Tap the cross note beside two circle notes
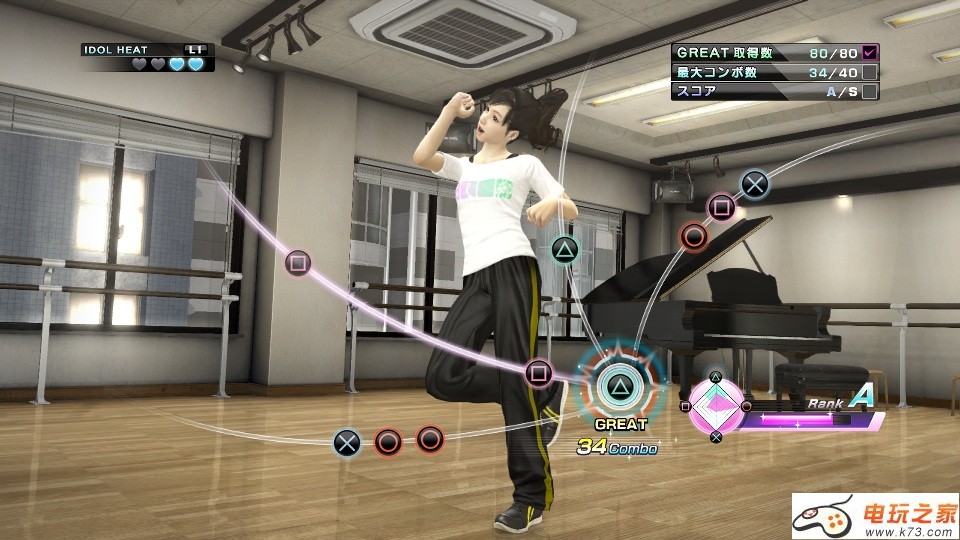Viewport: 960px width, 540px height. [346, 438]
